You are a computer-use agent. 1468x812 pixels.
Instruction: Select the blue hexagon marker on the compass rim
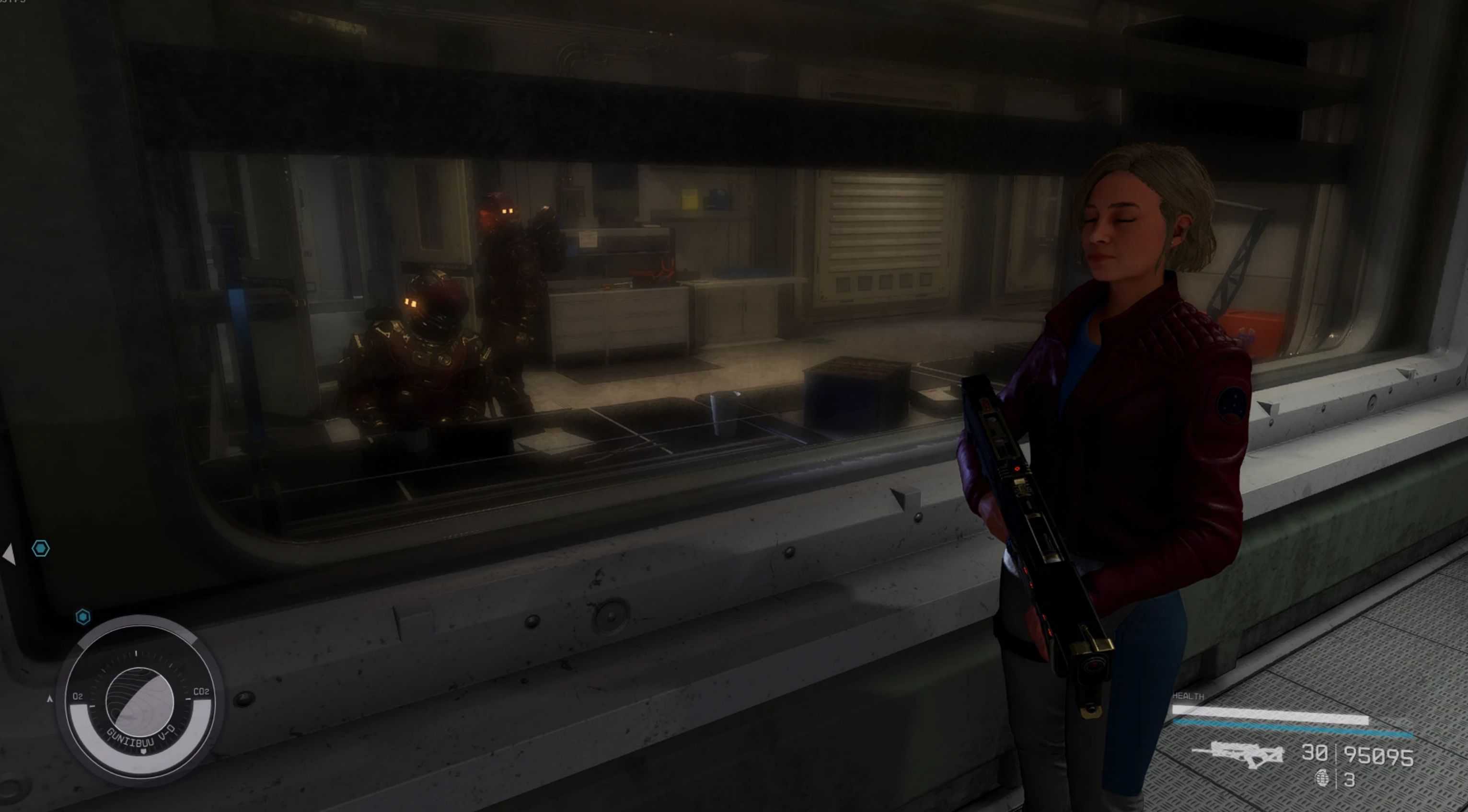(83, 617)
